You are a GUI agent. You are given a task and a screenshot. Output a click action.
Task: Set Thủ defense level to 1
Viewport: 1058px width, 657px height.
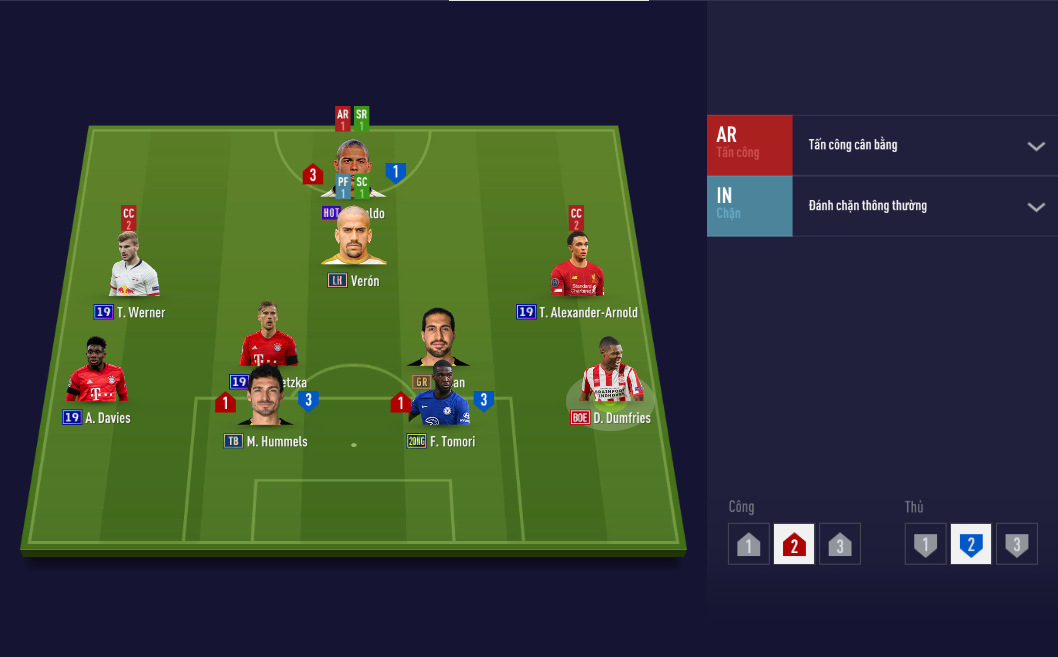(926, 545)
